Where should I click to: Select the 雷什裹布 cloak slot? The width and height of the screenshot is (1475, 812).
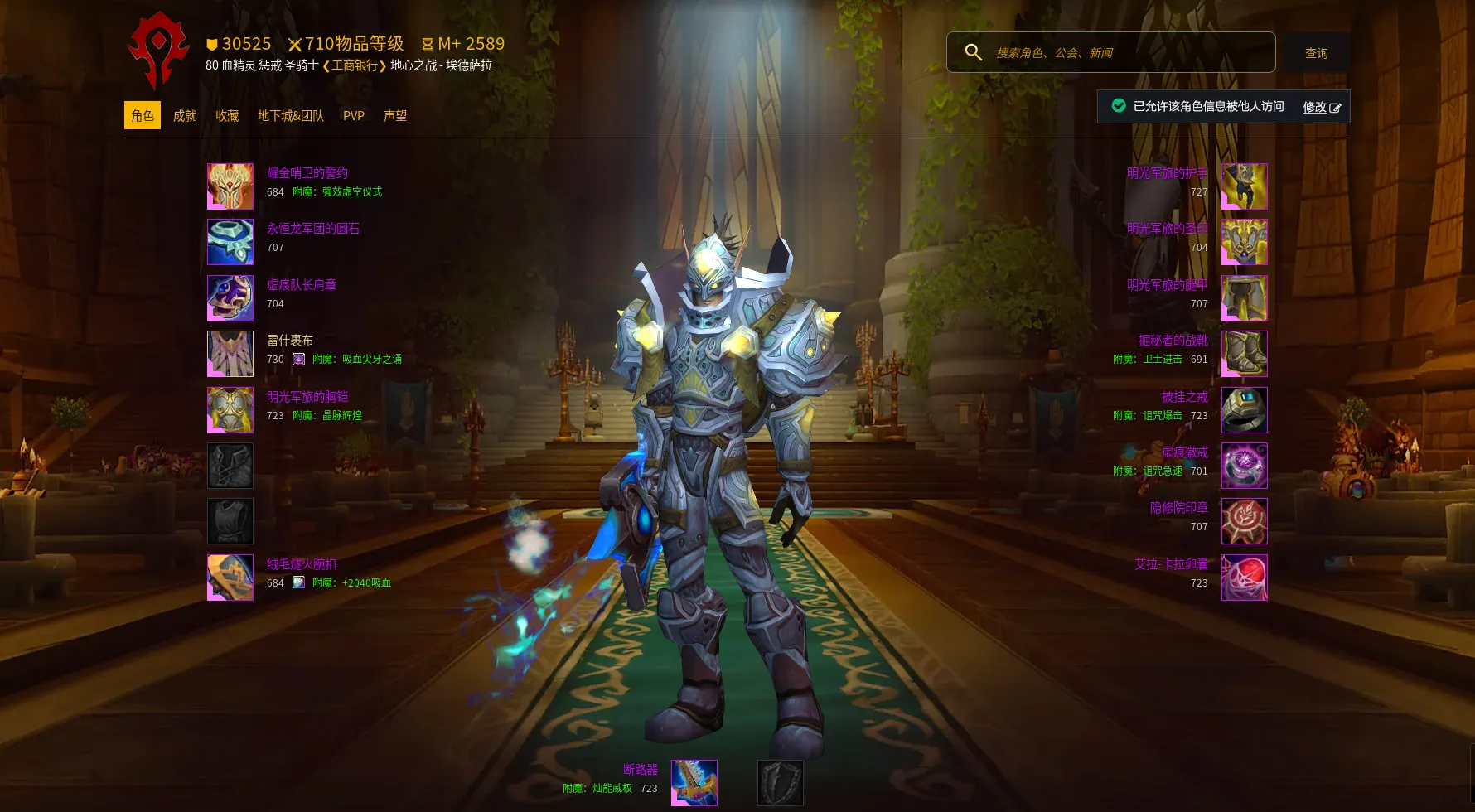tap(230, 354)
